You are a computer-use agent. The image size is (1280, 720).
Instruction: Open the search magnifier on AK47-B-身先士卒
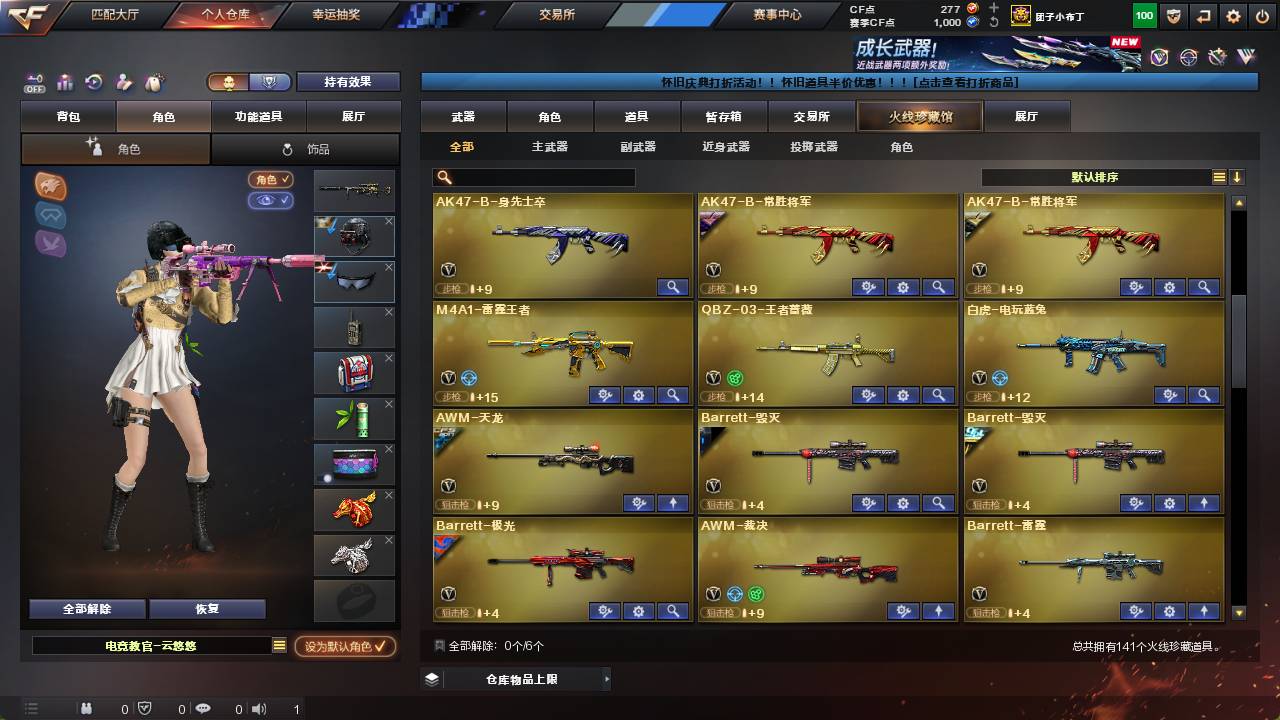click(674, 287)
